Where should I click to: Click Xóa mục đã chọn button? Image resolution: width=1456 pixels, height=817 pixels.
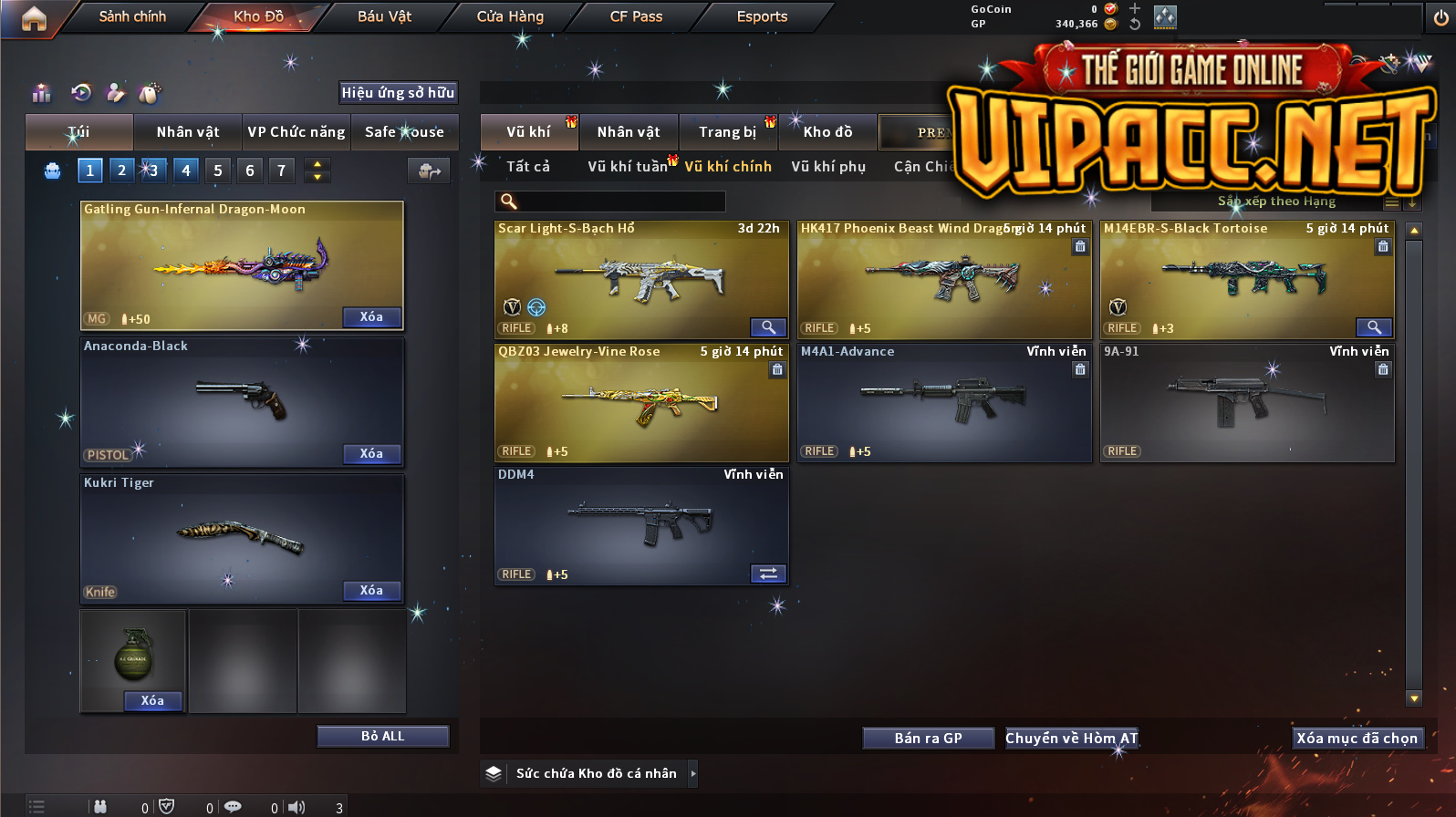(1357, 739)
